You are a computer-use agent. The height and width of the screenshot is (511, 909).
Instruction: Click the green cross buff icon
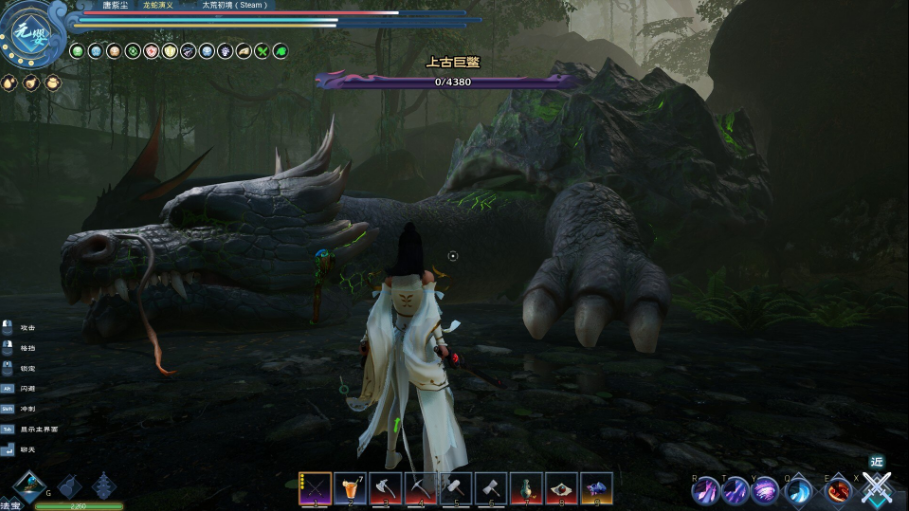click(x=262, y=51)
